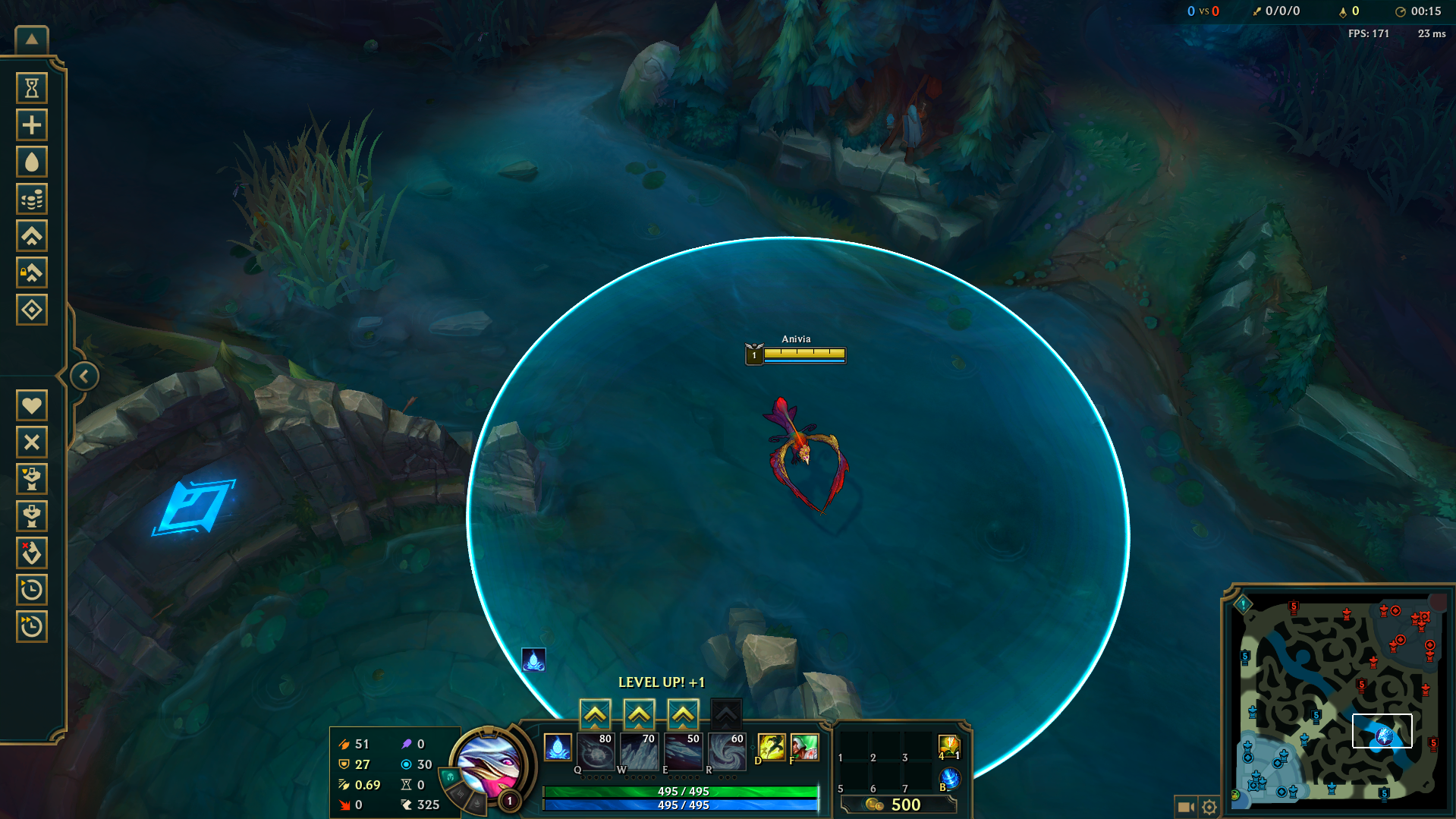Screen dimensions: 1456x819
Task: Spawn an enemy target dummy
Action: click(x=32, y=516)
